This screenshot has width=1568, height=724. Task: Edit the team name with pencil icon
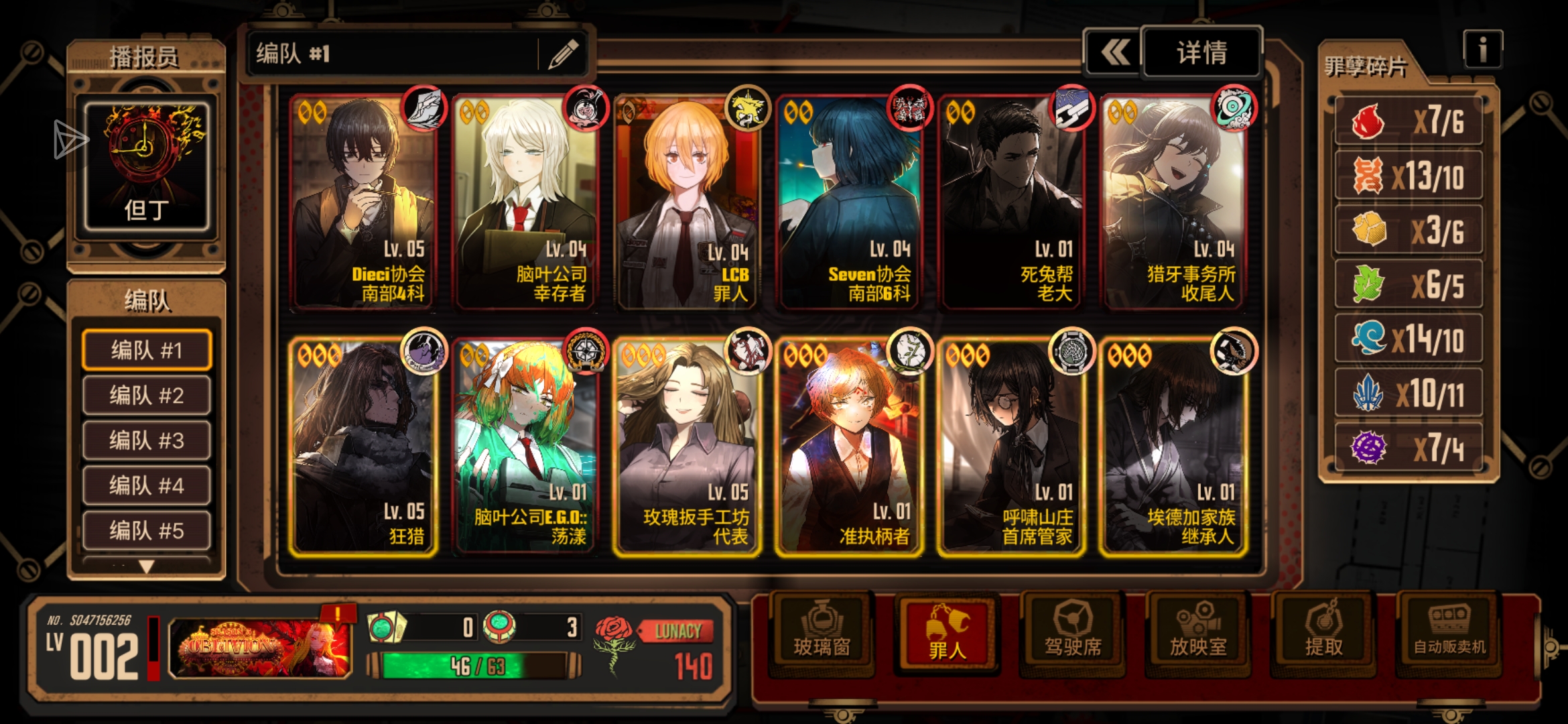[x=564, y=54]
